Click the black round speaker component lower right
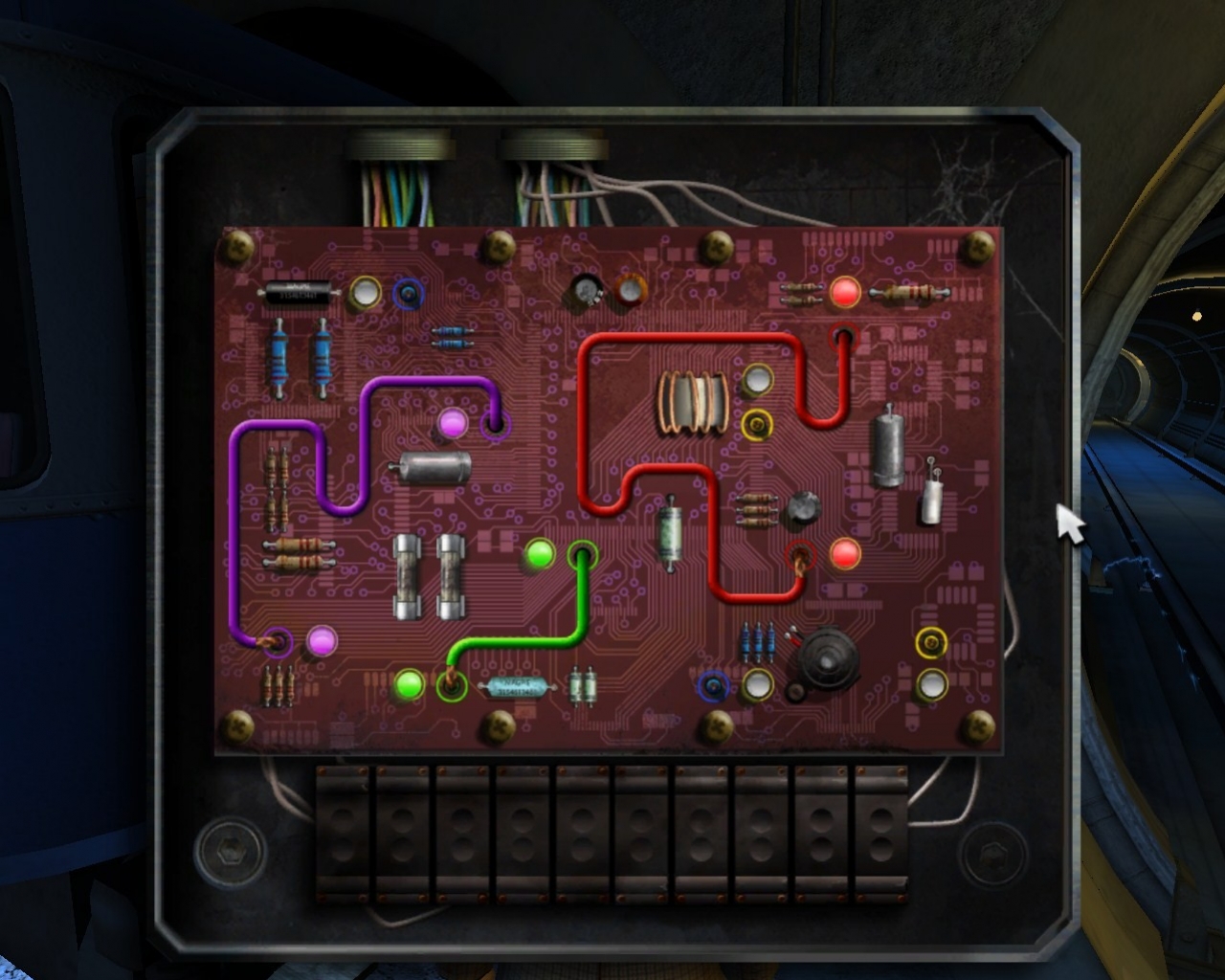Screen dimensions: 1225x980 point(825,657)
